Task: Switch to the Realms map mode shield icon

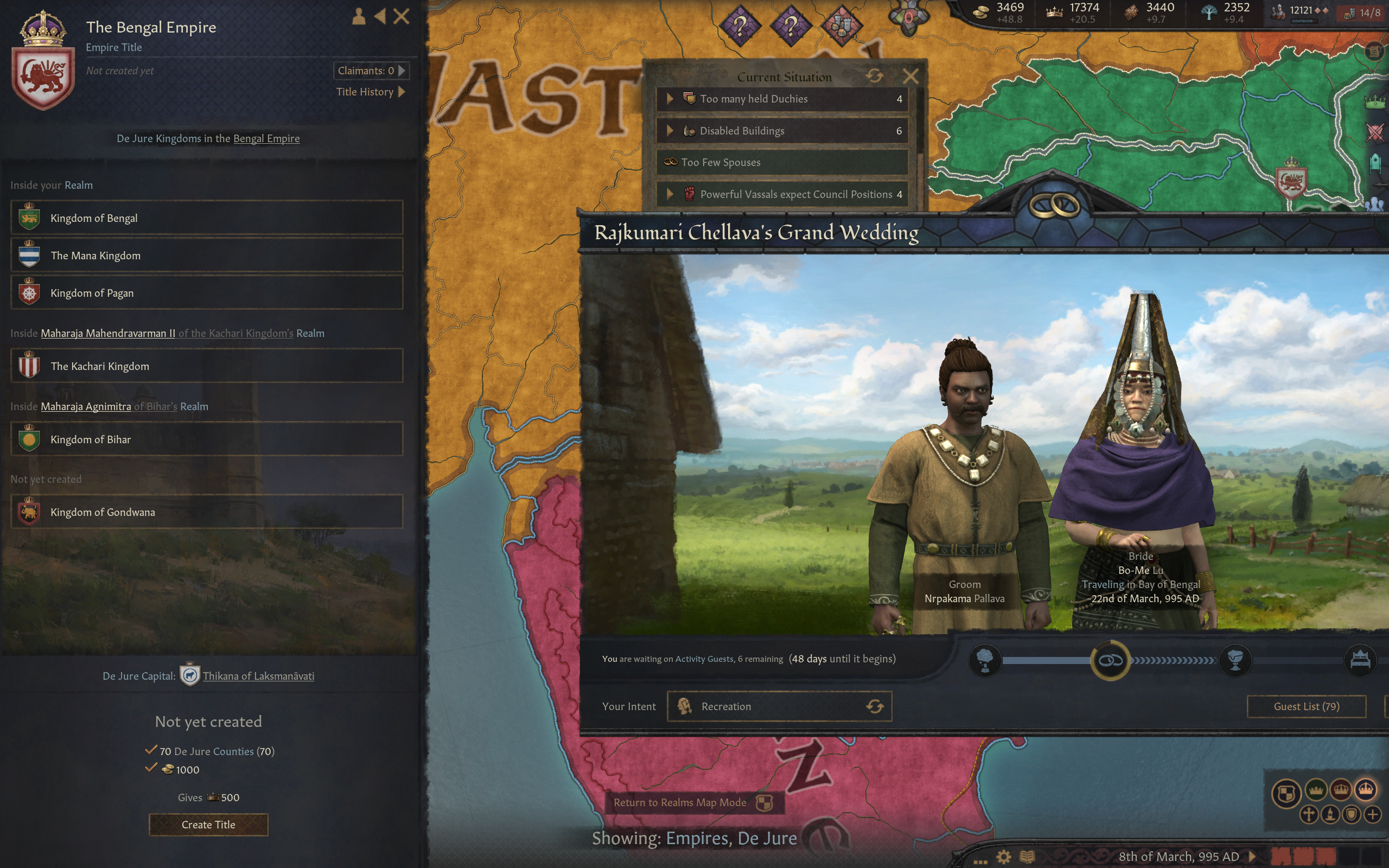Action: (1288, 793)
